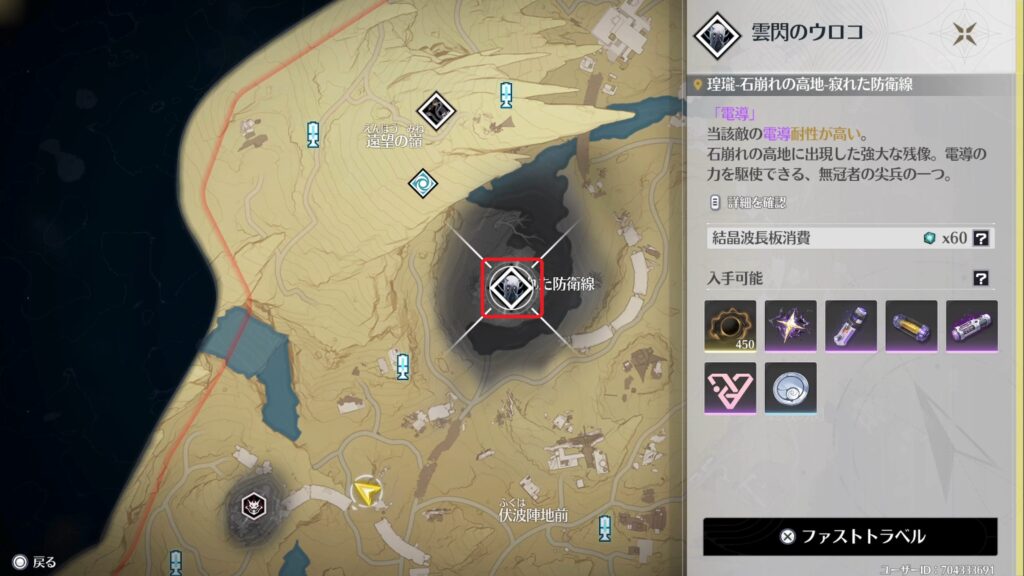Viewport: 1024px width, 576px height.
Task: Select the blue swirl marker below 遠望の嶺
Action: [422, 182]
